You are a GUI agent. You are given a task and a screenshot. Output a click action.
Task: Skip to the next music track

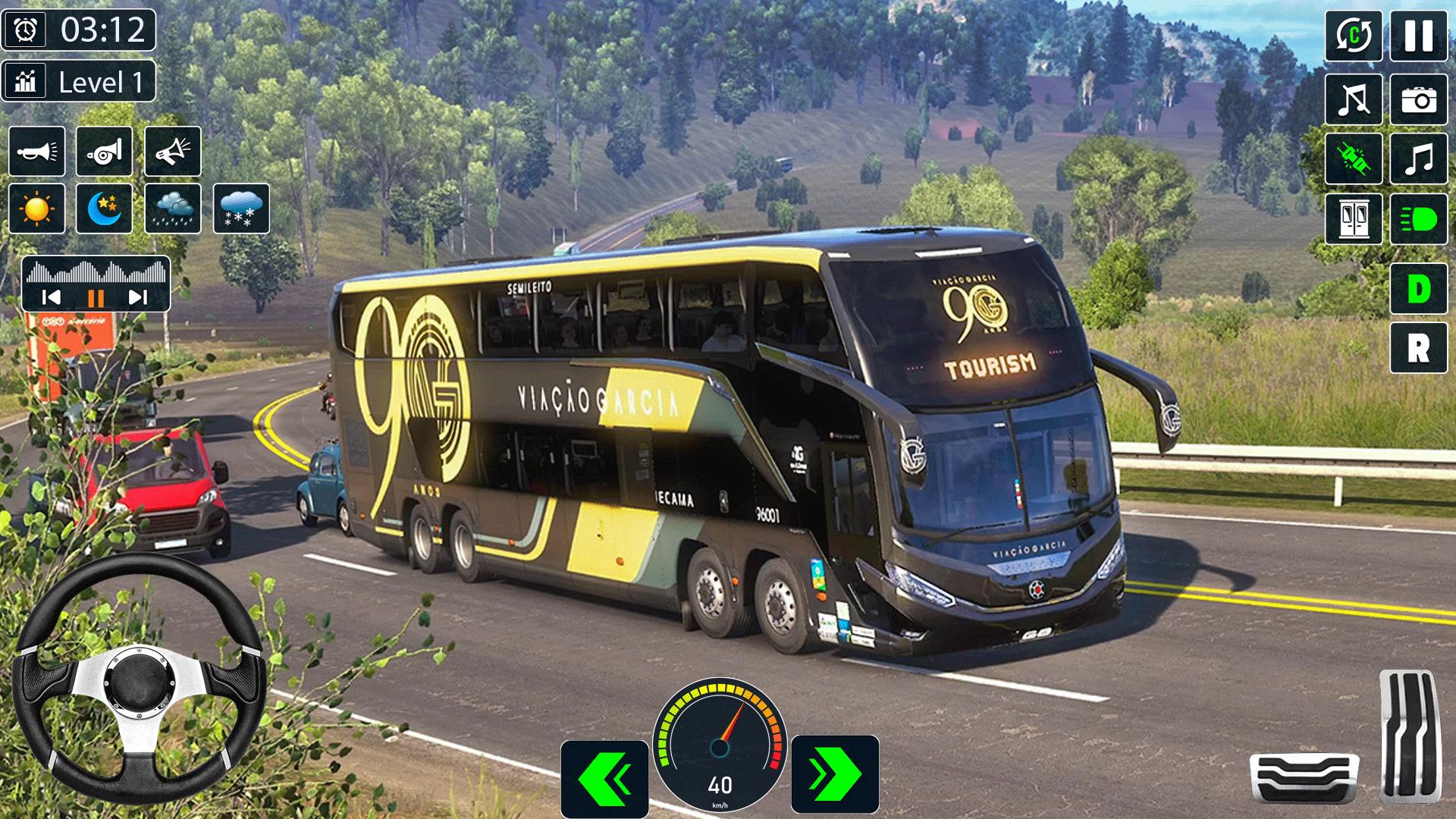pyautogui.click(x=137, y=297)
